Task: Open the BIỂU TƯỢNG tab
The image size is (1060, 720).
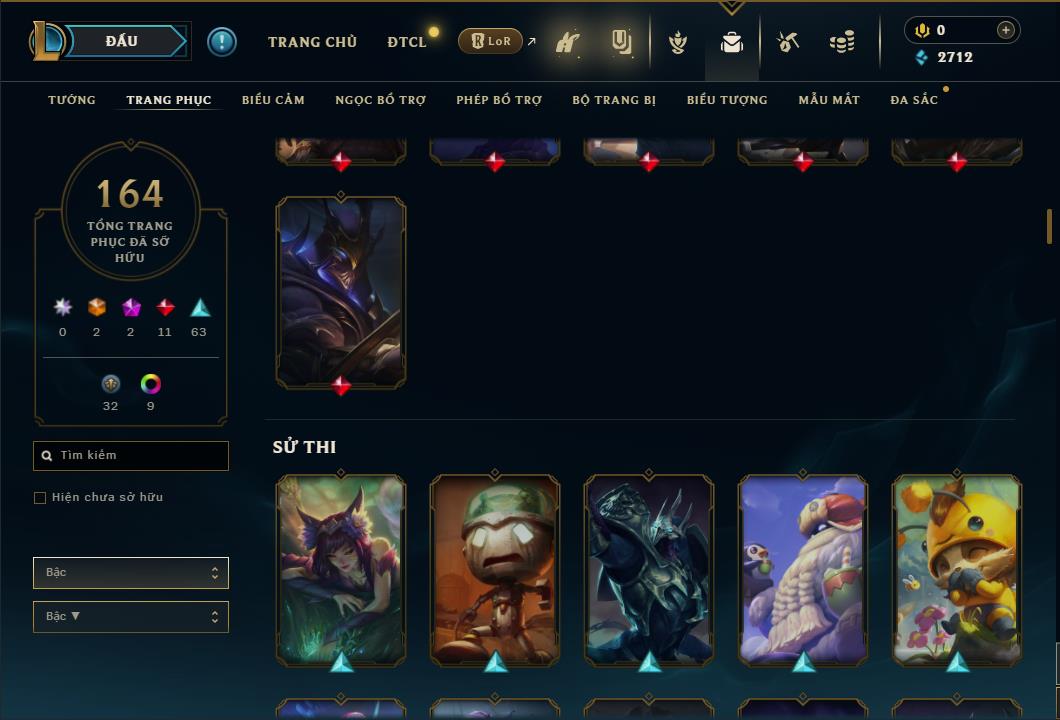Action: click(727, 100)
